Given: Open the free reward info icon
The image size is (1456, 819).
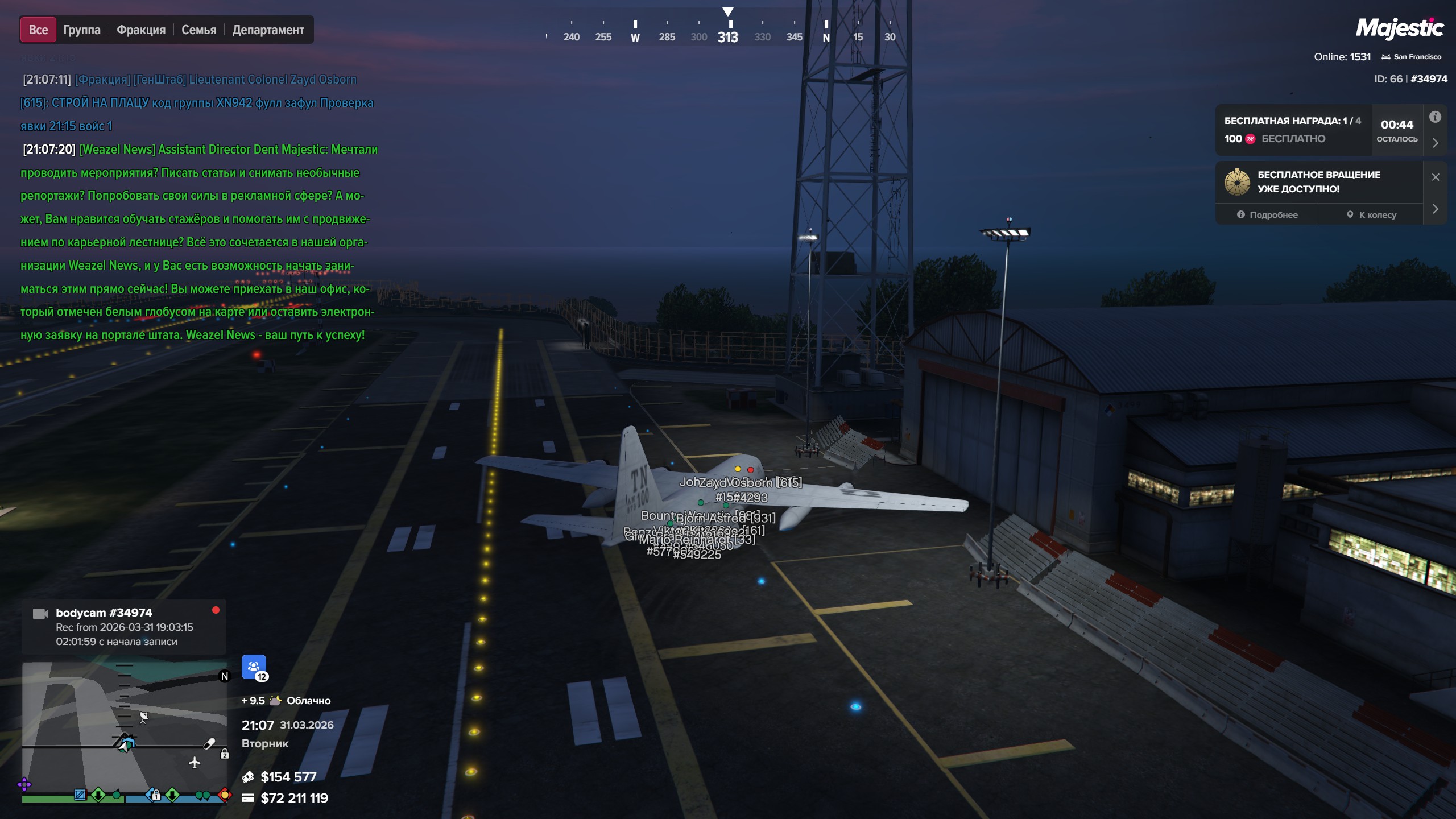Looking at the screenshot, I should click(1435, 117).
